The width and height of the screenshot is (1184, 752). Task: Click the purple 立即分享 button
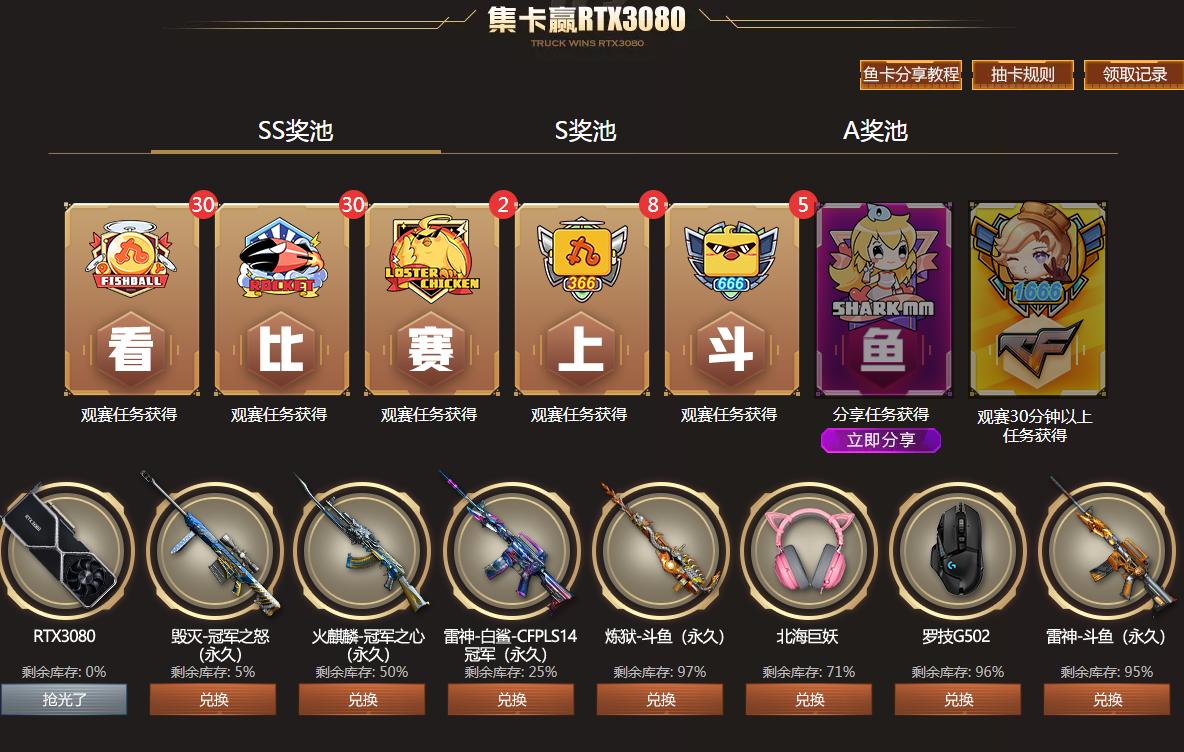click(881, 440)
